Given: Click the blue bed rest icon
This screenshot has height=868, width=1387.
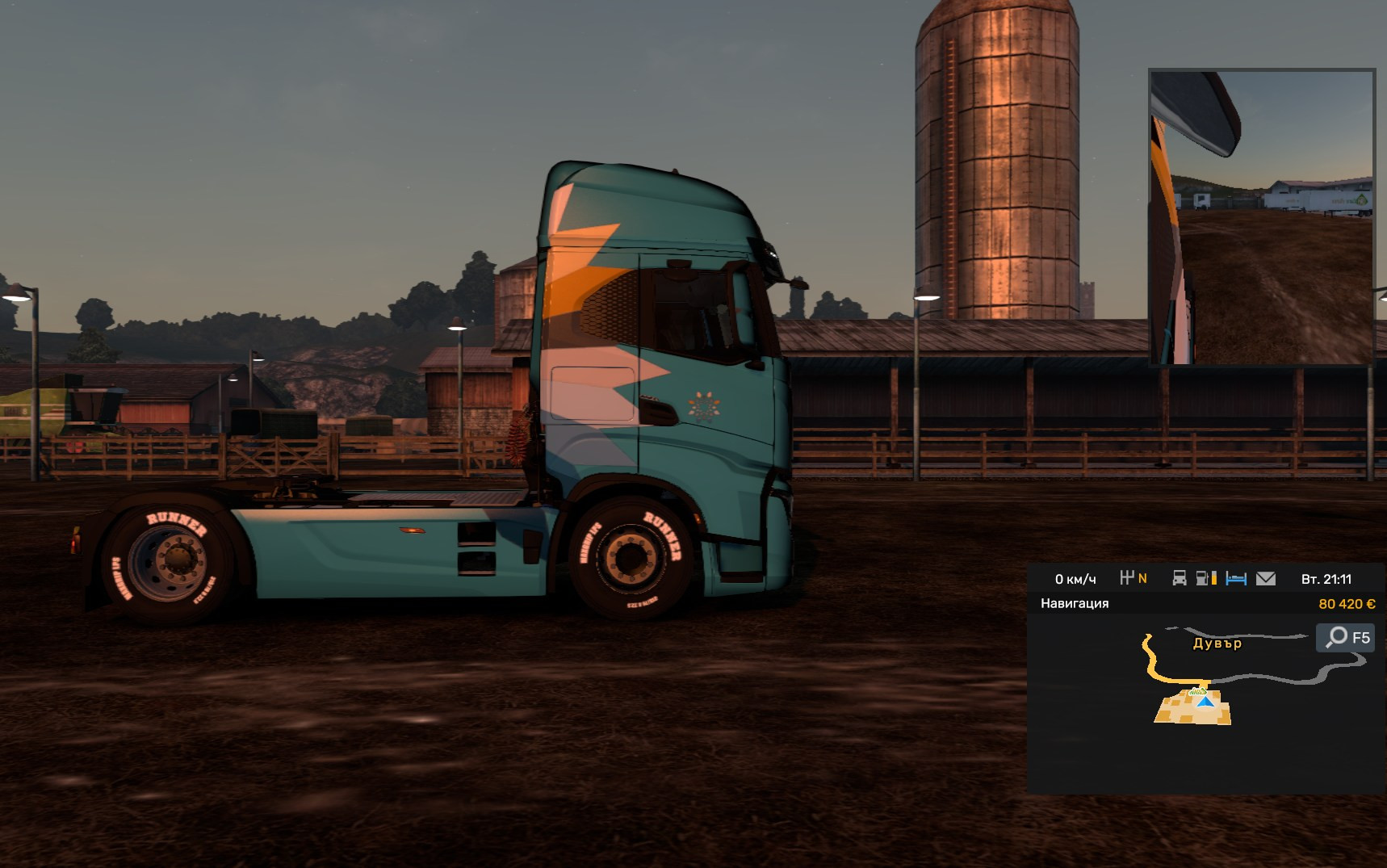Looking at the screenshot, I should [1236, 578].
